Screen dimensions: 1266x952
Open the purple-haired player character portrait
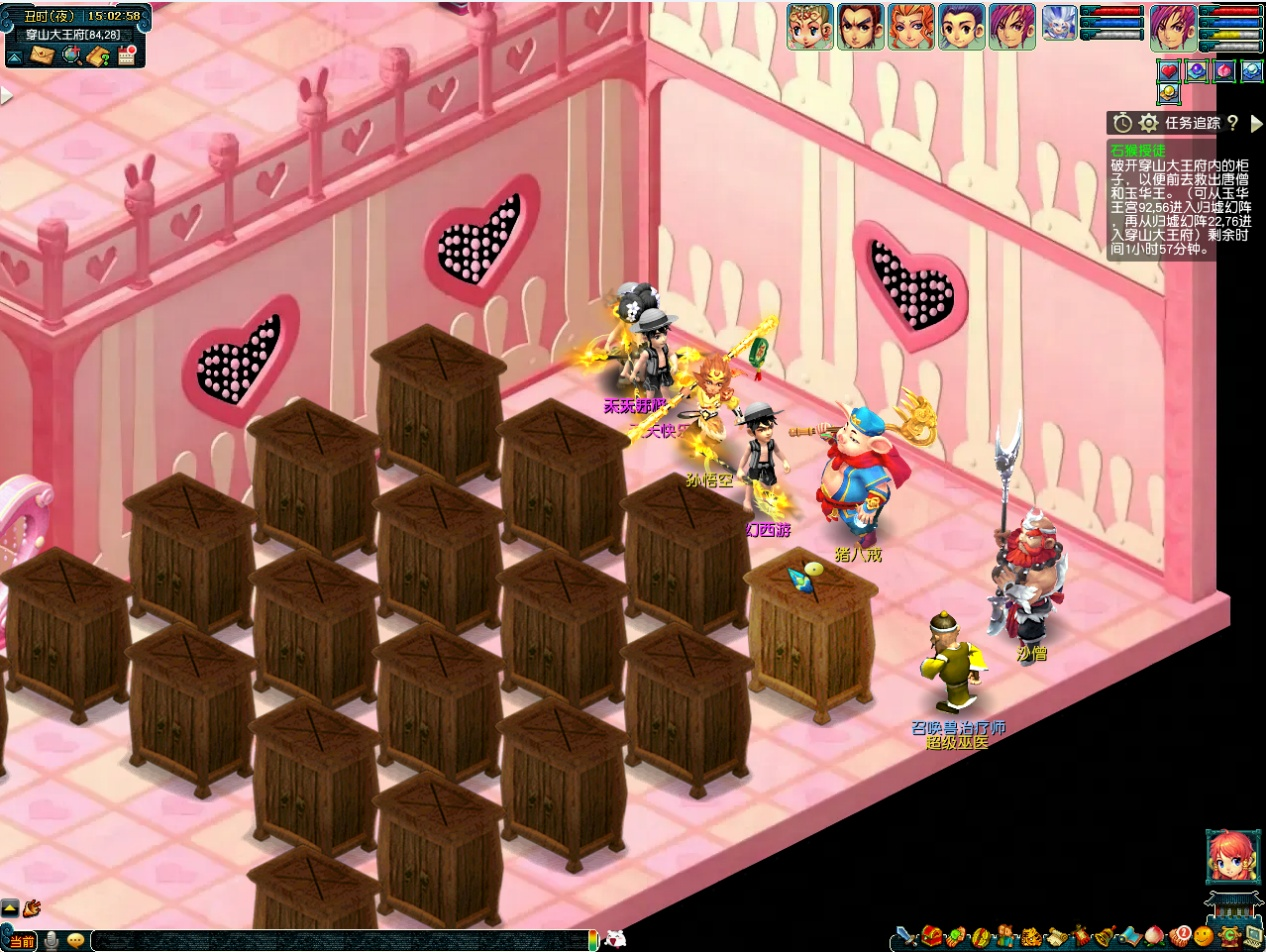(1173, 26)
